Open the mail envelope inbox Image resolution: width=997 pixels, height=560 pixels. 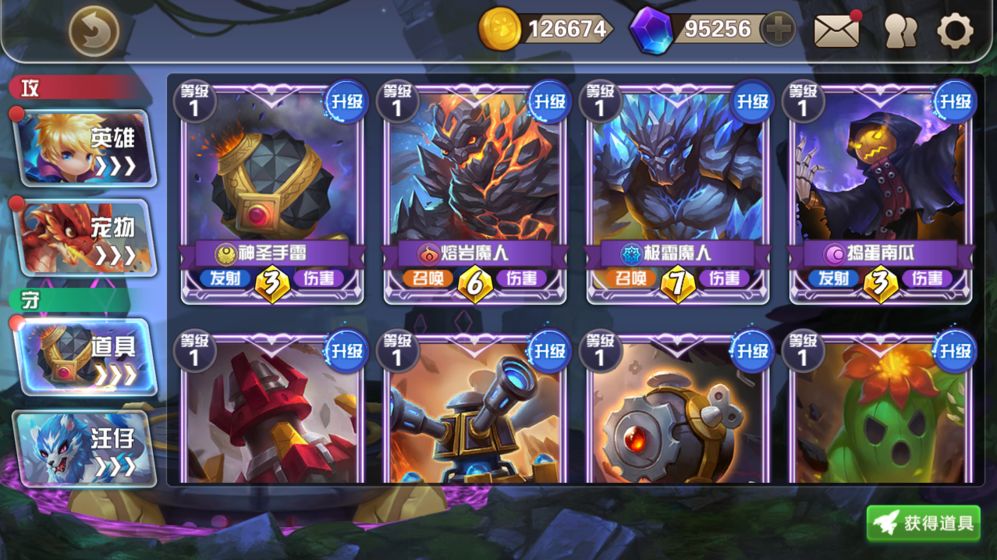[836, 31]
